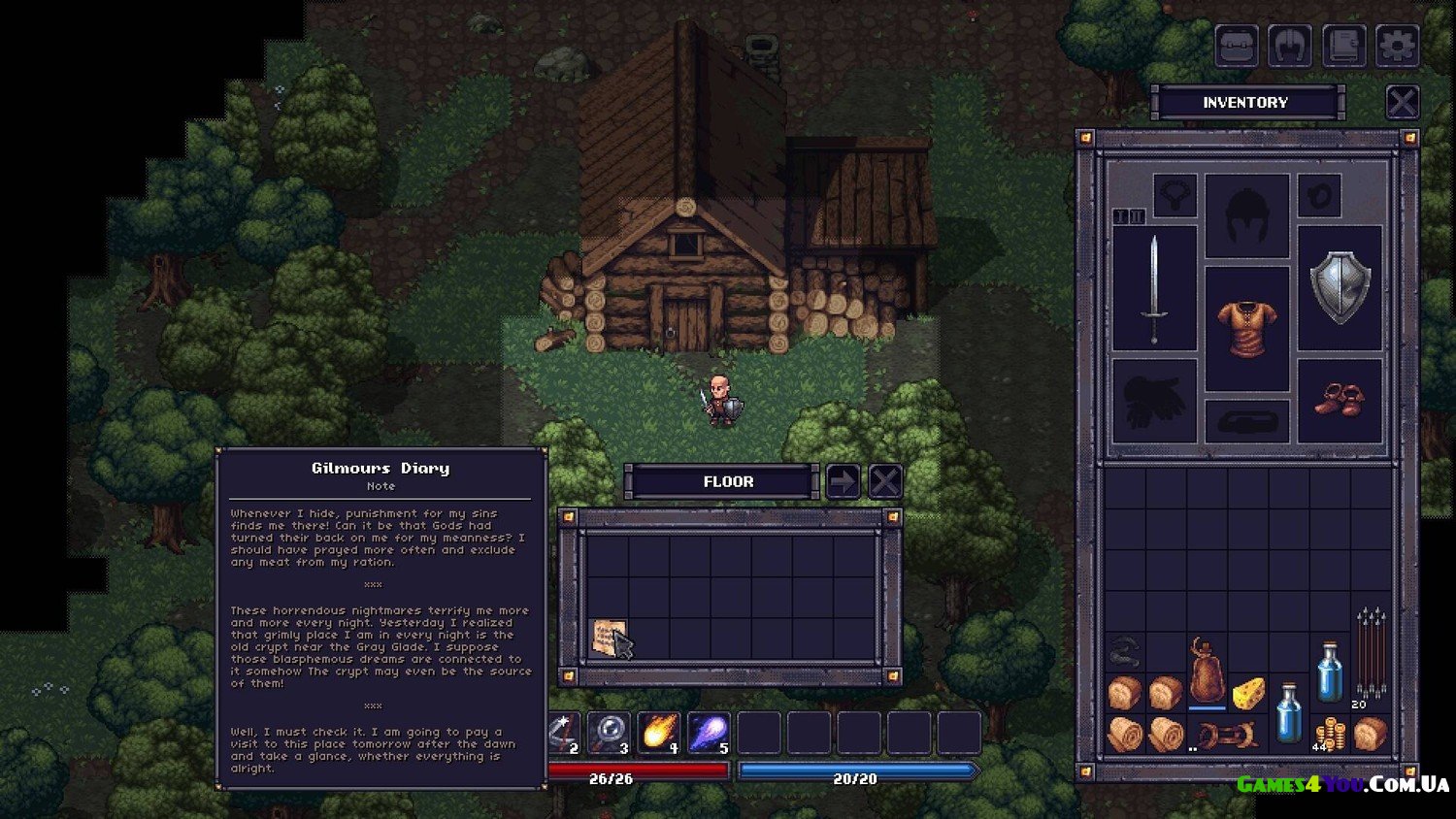
Task: Close the Inventory panel
Action: pos(1402,102)
